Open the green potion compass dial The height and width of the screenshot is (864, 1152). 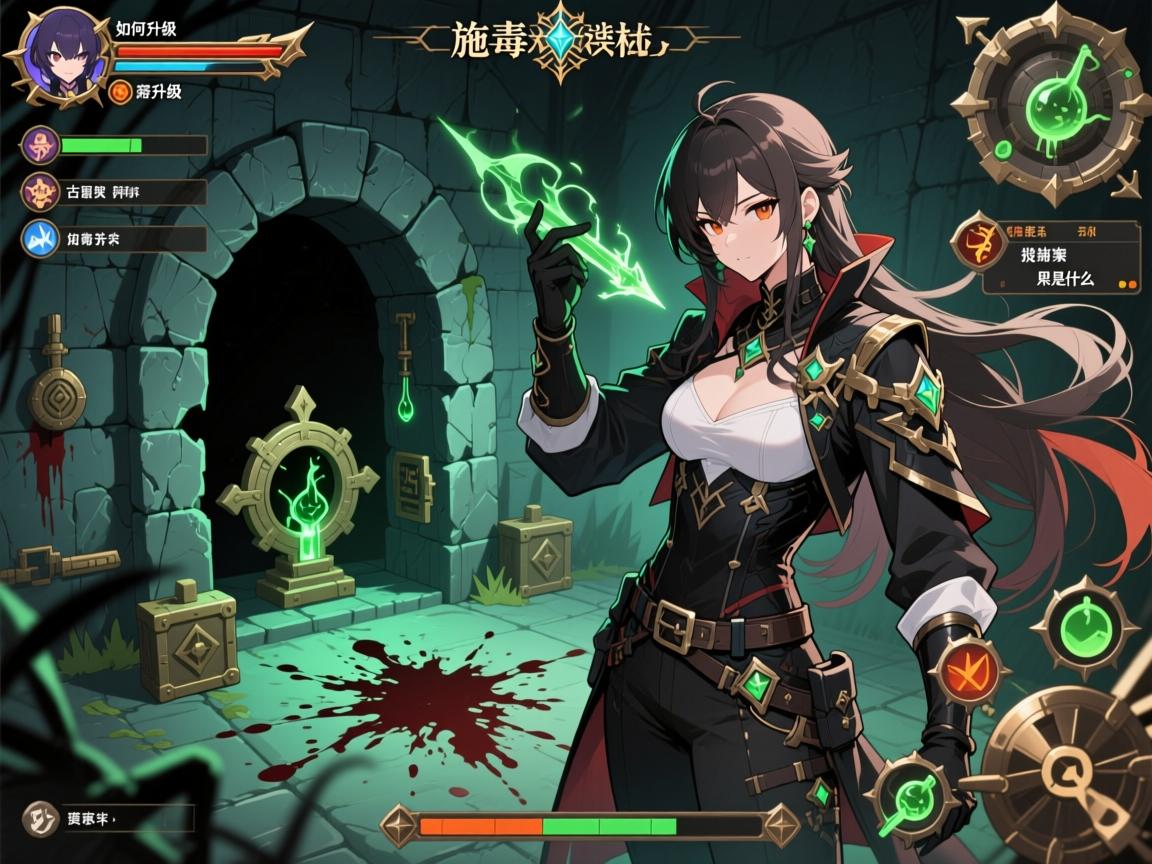(1051, 101)
